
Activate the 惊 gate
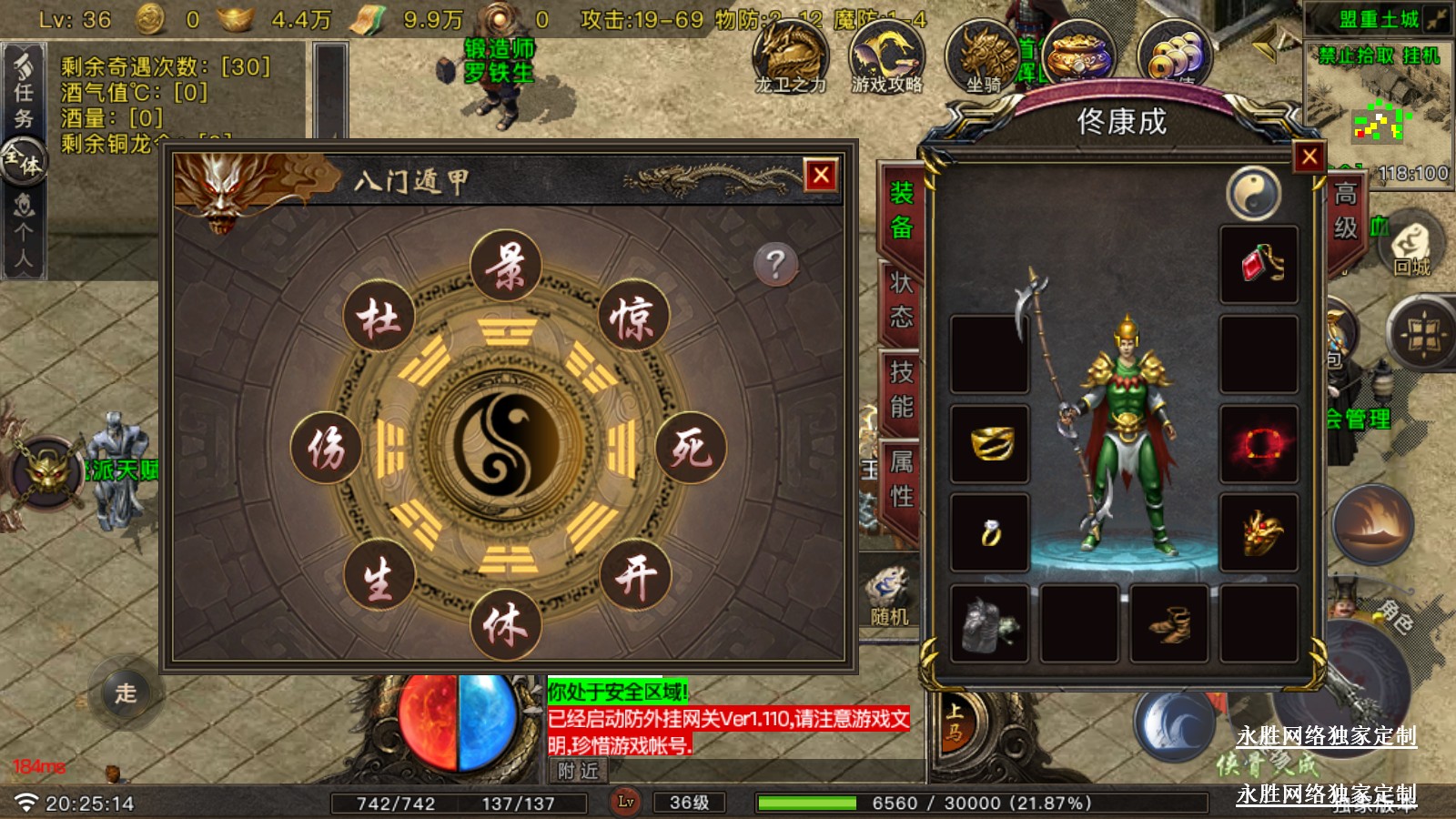coord(633,317)
